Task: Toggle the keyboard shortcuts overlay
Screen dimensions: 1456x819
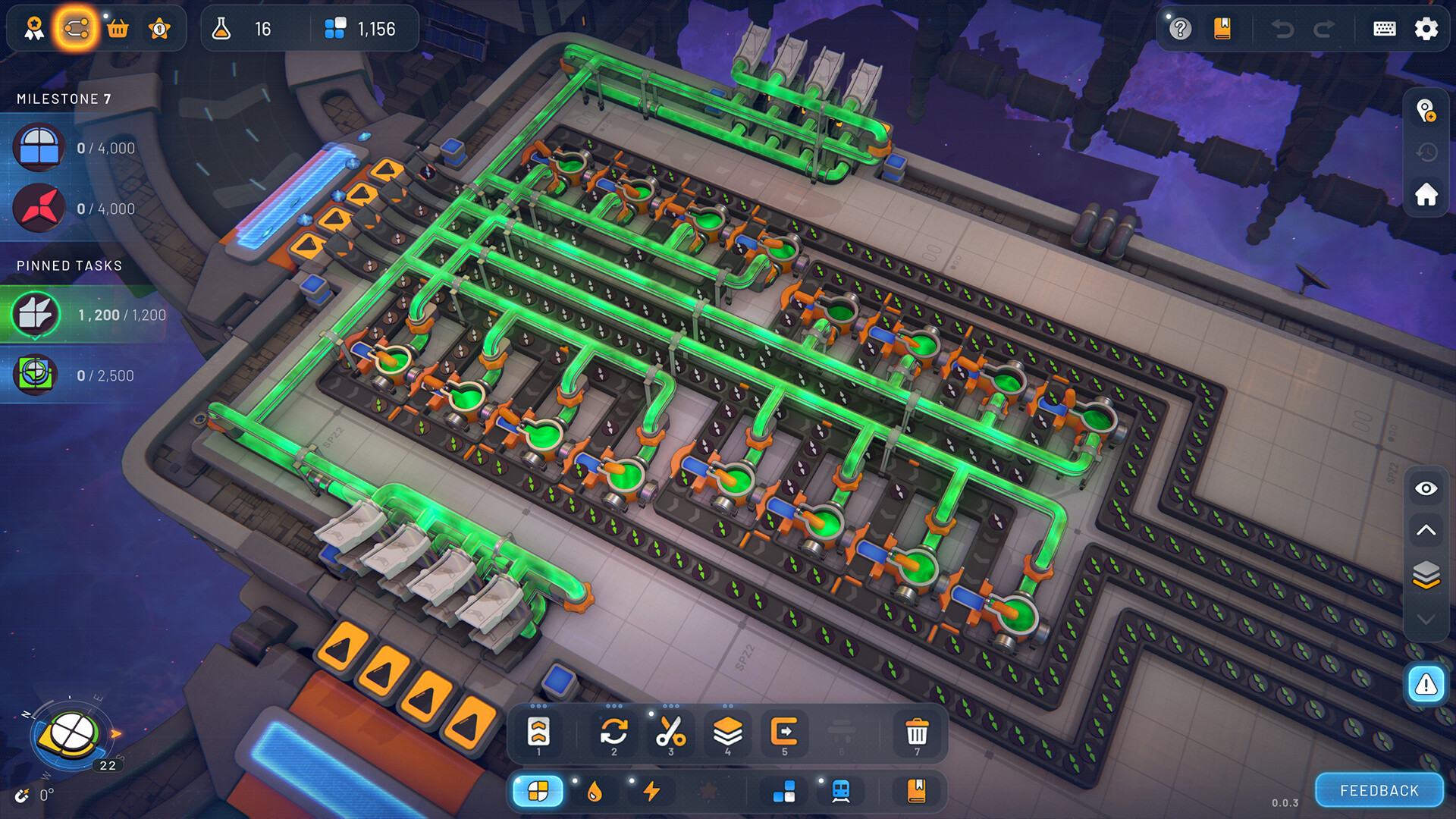Action: 1384,29
